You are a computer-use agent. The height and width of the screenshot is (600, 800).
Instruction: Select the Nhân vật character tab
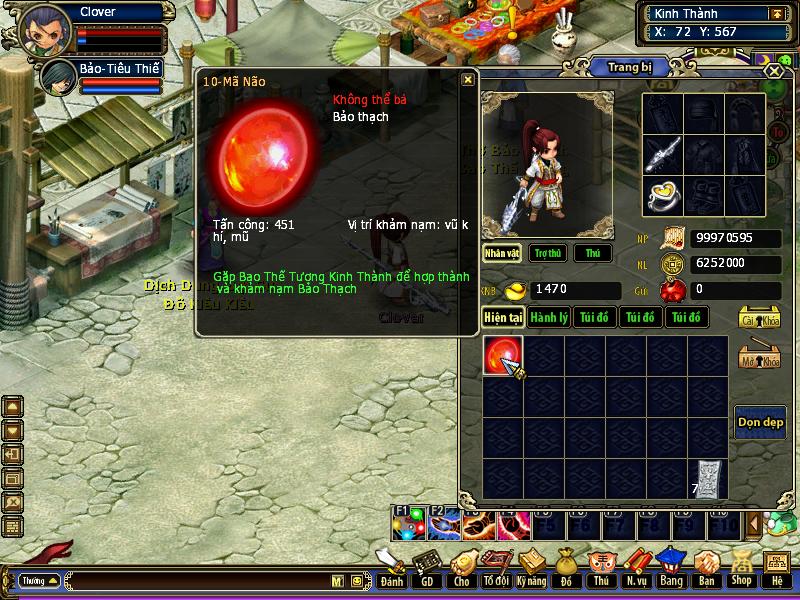(x=502, y=253)
